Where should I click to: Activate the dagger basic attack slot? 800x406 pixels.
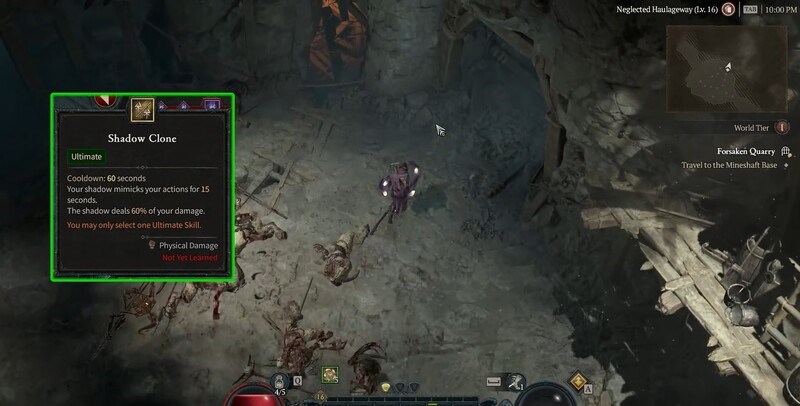[x=516, y=381]
